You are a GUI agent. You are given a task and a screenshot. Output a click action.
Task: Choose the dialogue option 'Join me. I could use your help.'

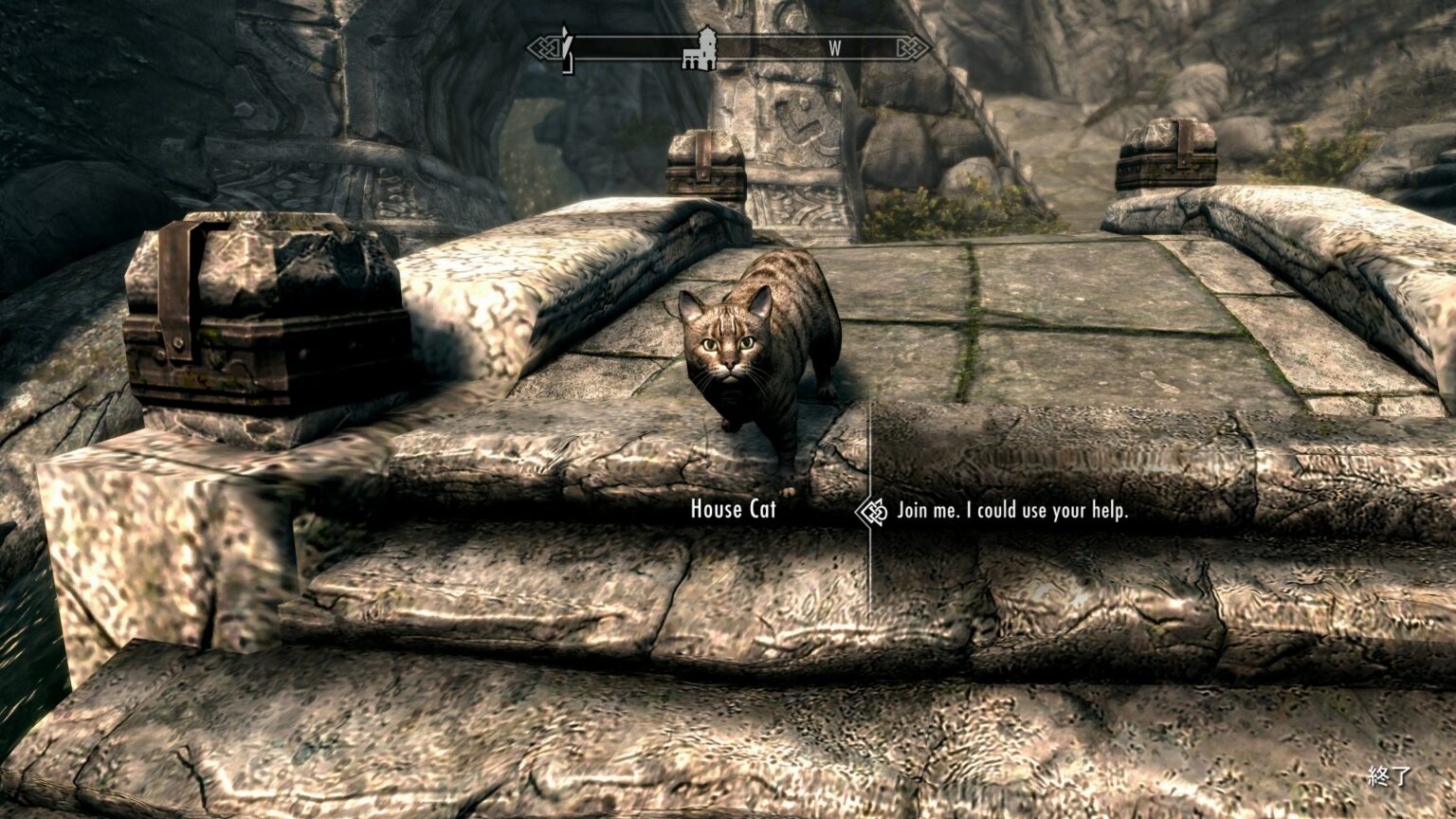1014,511
